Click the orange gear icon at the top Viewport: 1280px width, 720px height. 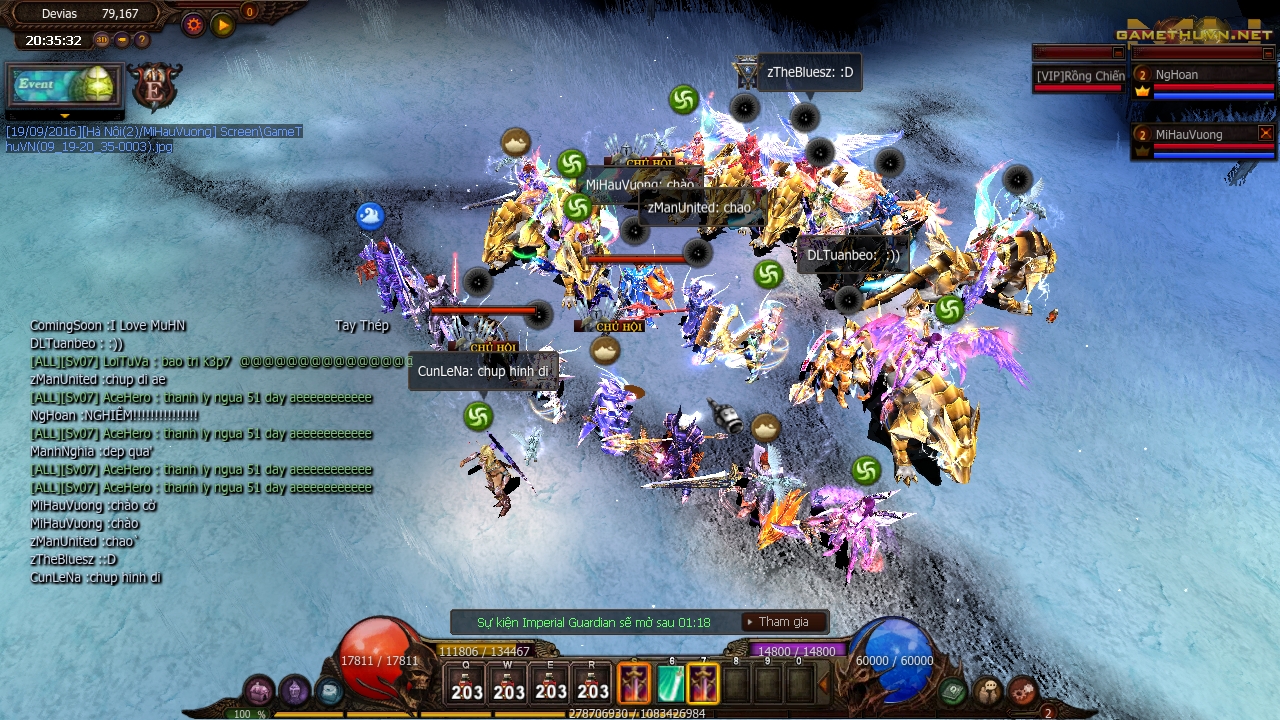click(x=192, y=24)
